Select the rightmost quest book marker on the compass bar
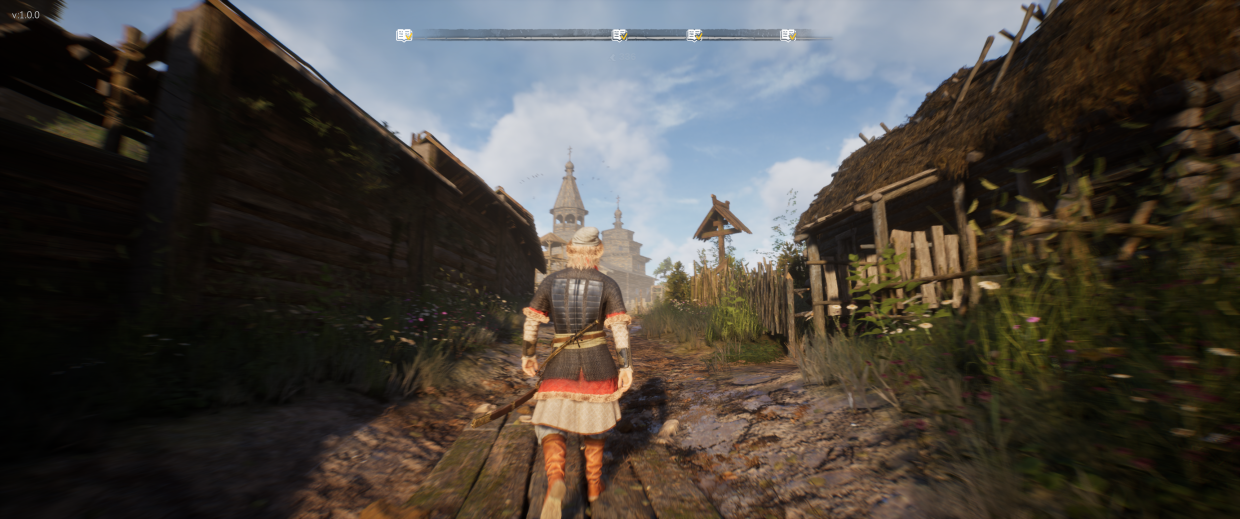The image size is (1240, 519). 788,35
